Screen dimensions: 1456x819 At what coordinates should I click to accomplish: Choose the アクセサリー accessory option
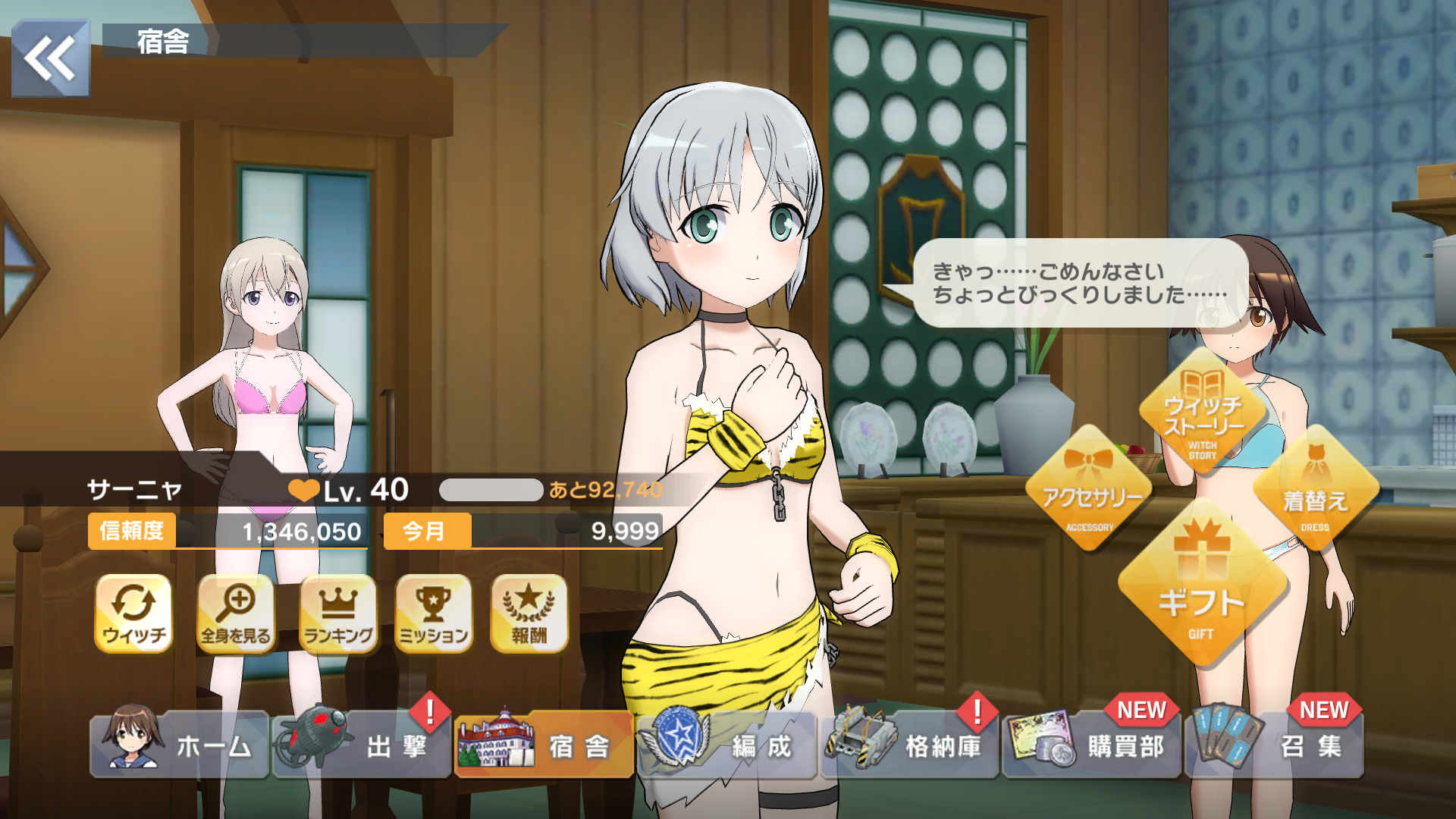pos(1090,493)
